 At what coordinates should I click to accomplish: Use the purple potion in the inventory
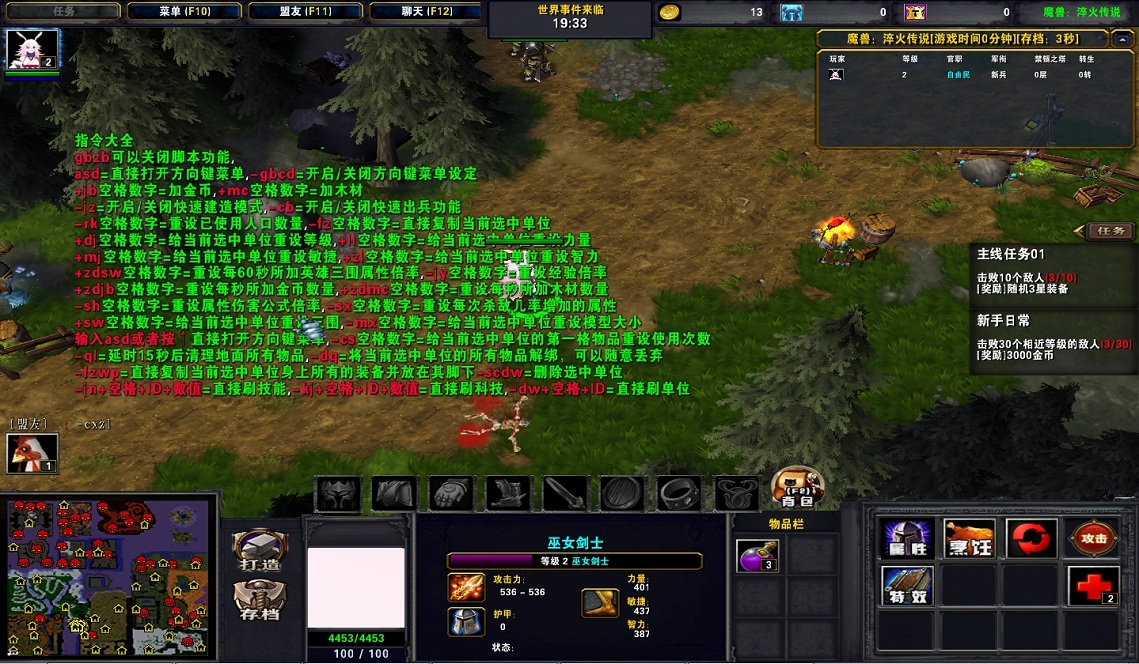(x=758, y=555)
